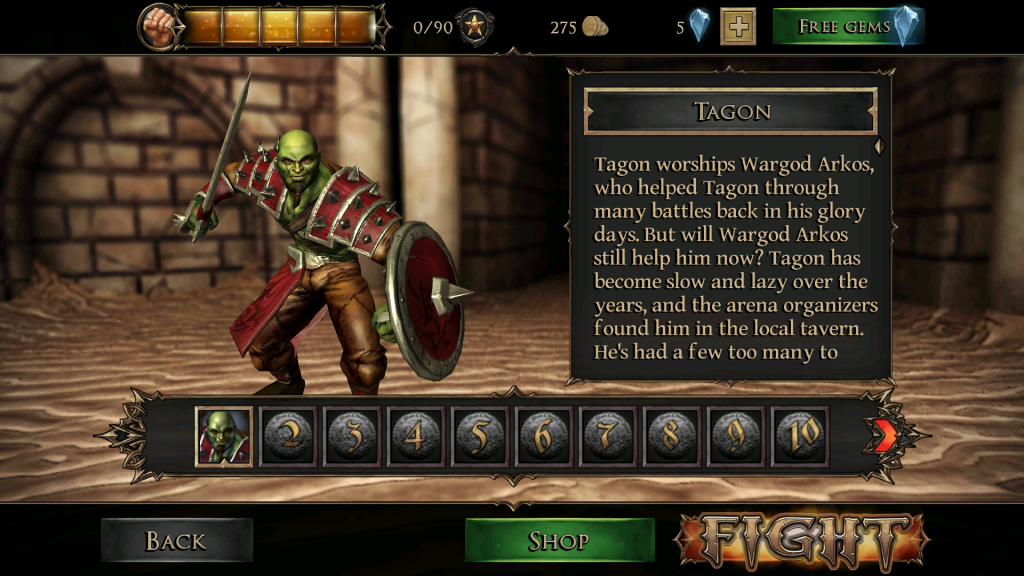Choose opponent number 2
This screenshot has height=576, width=1024.
(288, 436)
